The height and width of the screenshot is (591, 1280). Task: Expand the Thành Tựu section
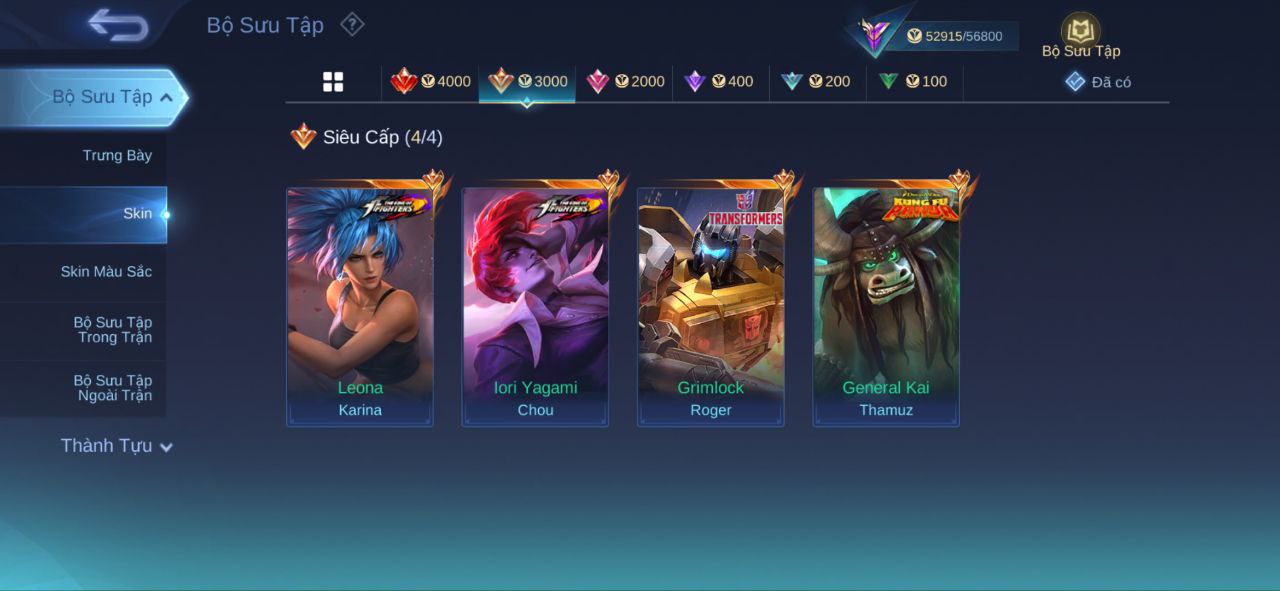click(x=116, y=446)
